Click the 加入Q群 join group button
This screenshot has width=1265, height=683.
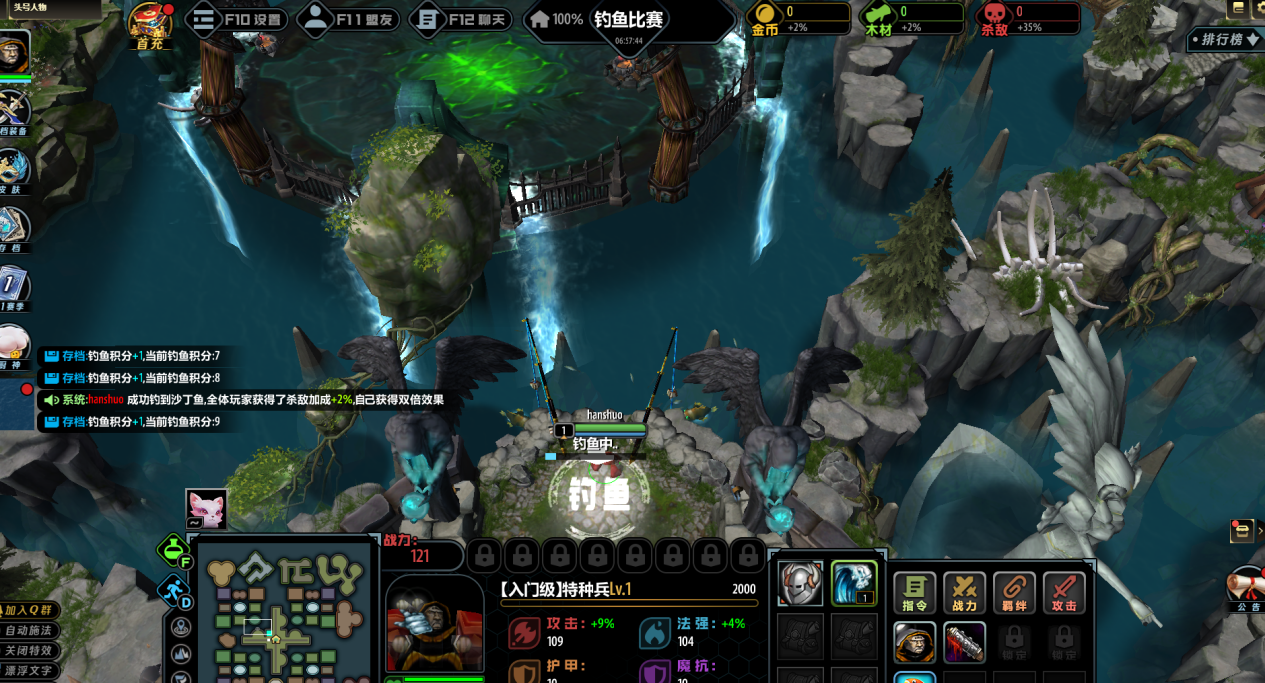click(x=28, y=610)
